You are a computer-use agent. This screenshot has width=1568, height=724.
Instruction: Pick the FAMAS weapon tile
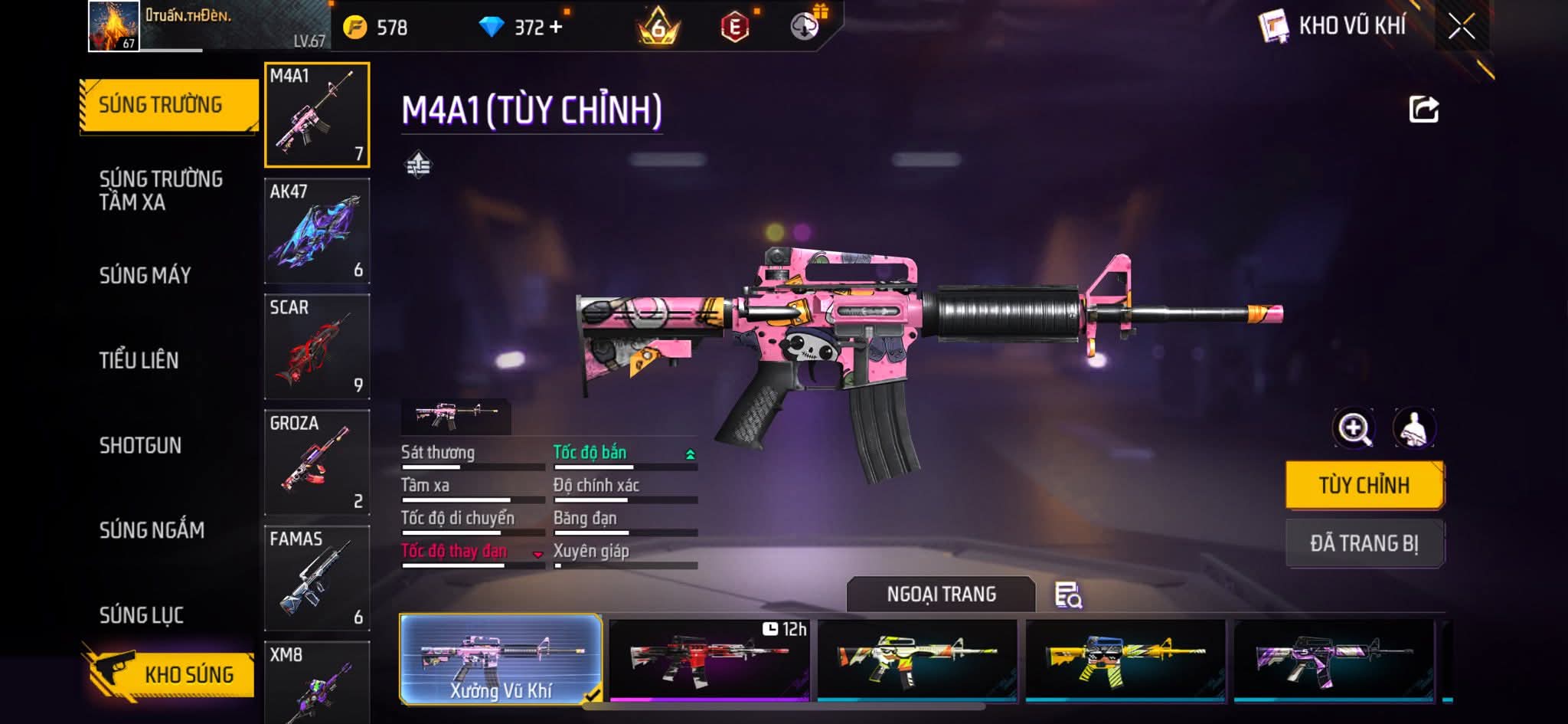tap(317, 578)
